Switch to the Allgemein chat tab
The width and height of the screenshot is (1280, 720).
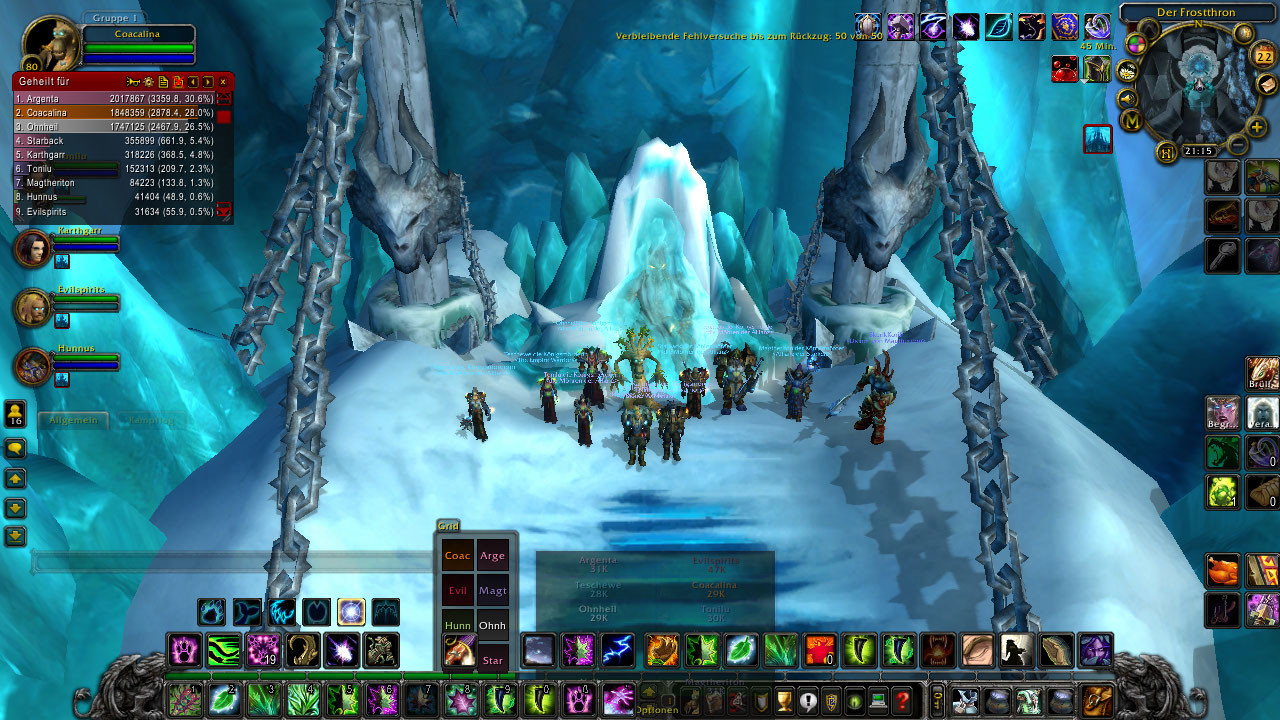tap(73, 420)
